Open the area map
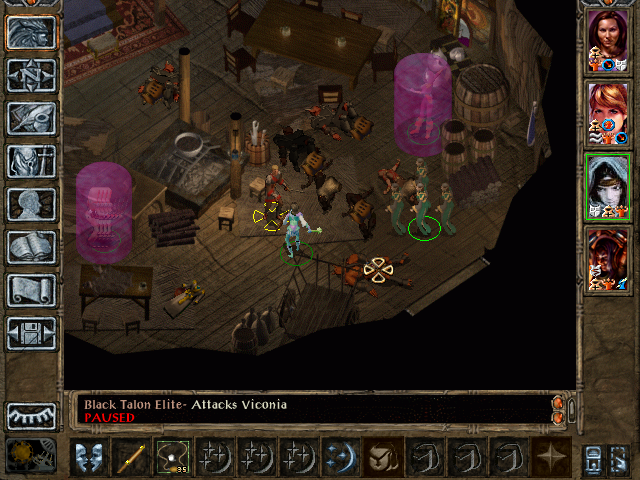This screenshot has width=640, height=480. (32, 76)
